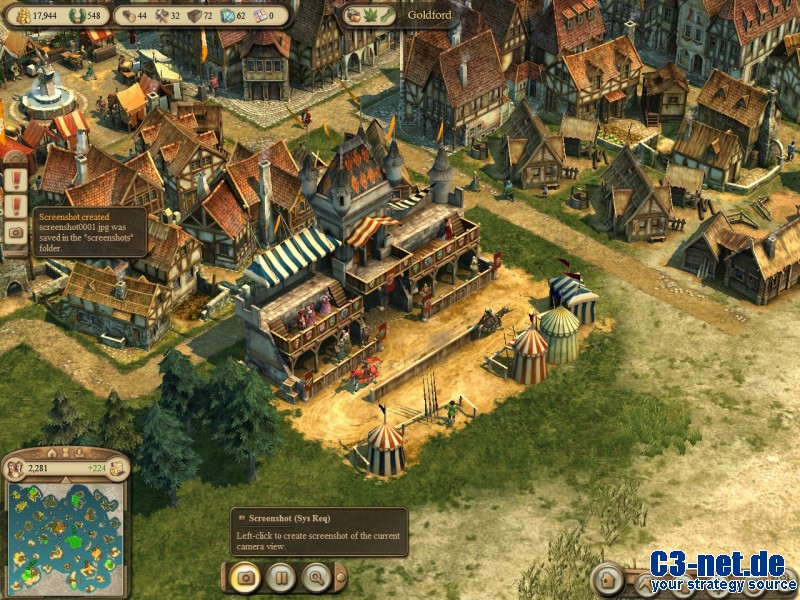Click the magnifying glass zoom button
This screenshot has width=800, height=600.
click(x=316, y=576)
